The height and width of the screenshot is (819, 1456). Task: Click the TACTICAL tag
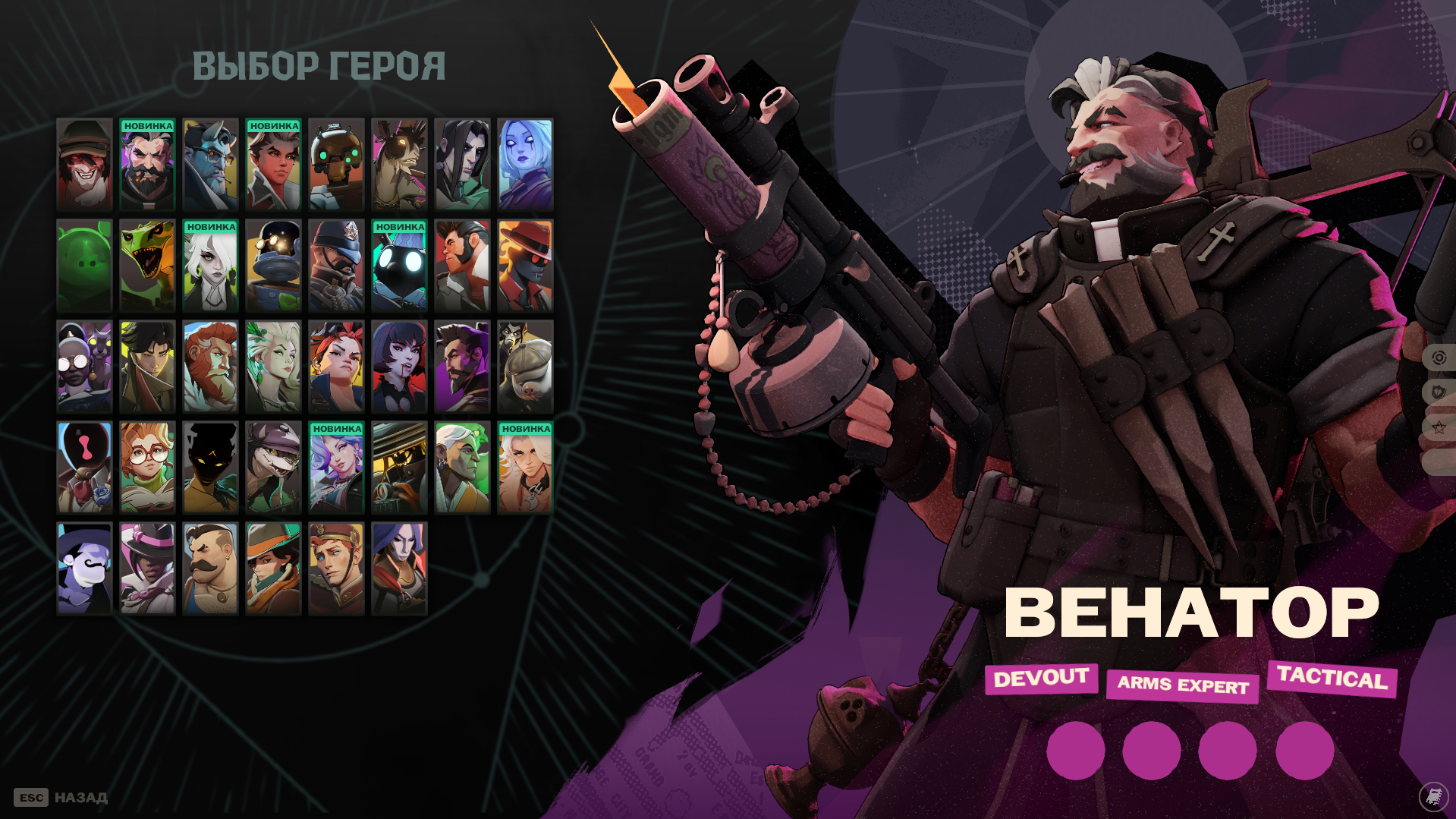[x=1332, y=679]
